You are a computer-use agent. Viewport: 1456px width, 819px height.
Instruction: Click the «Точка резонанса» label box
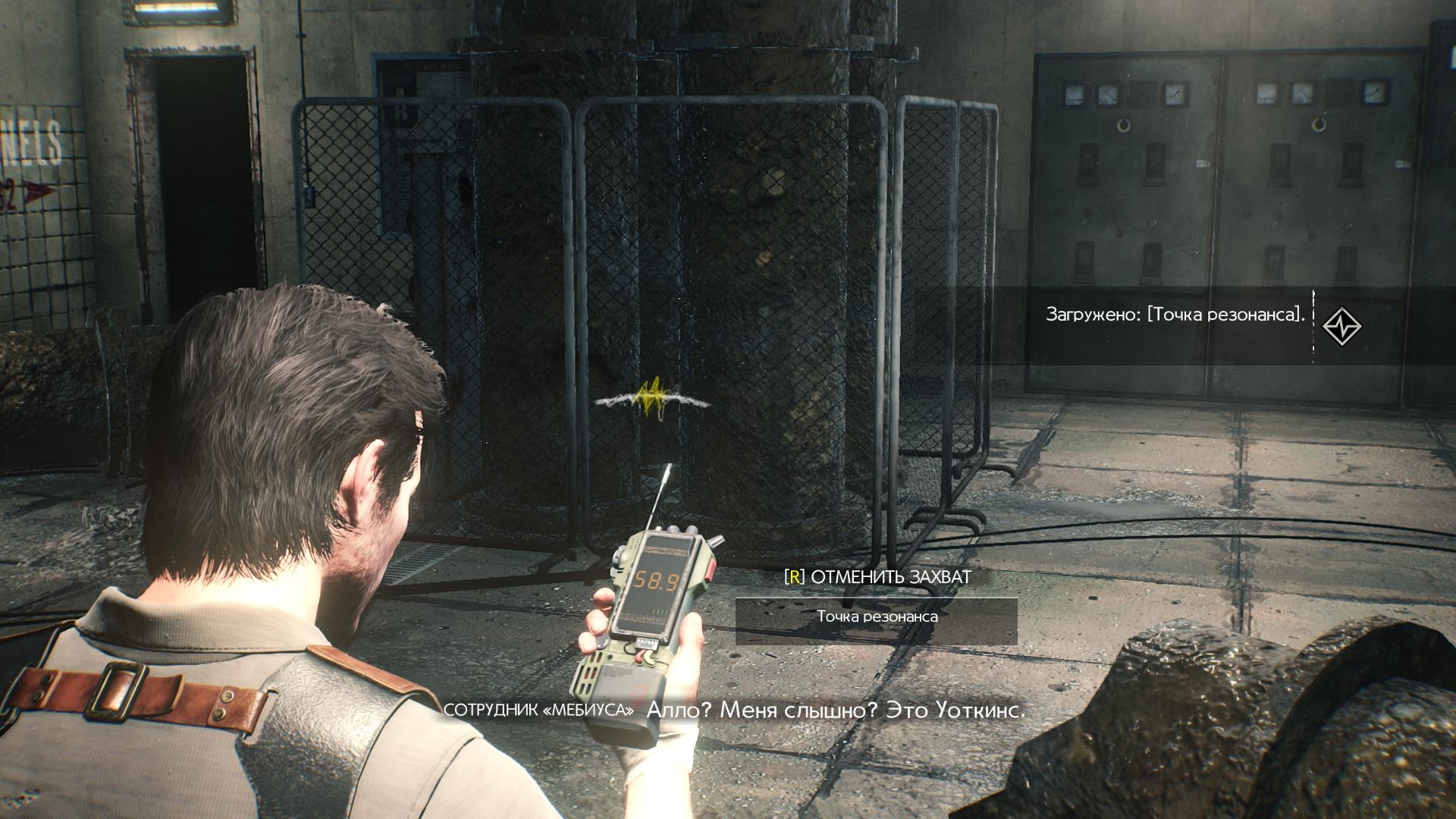(x=876, y=617)
